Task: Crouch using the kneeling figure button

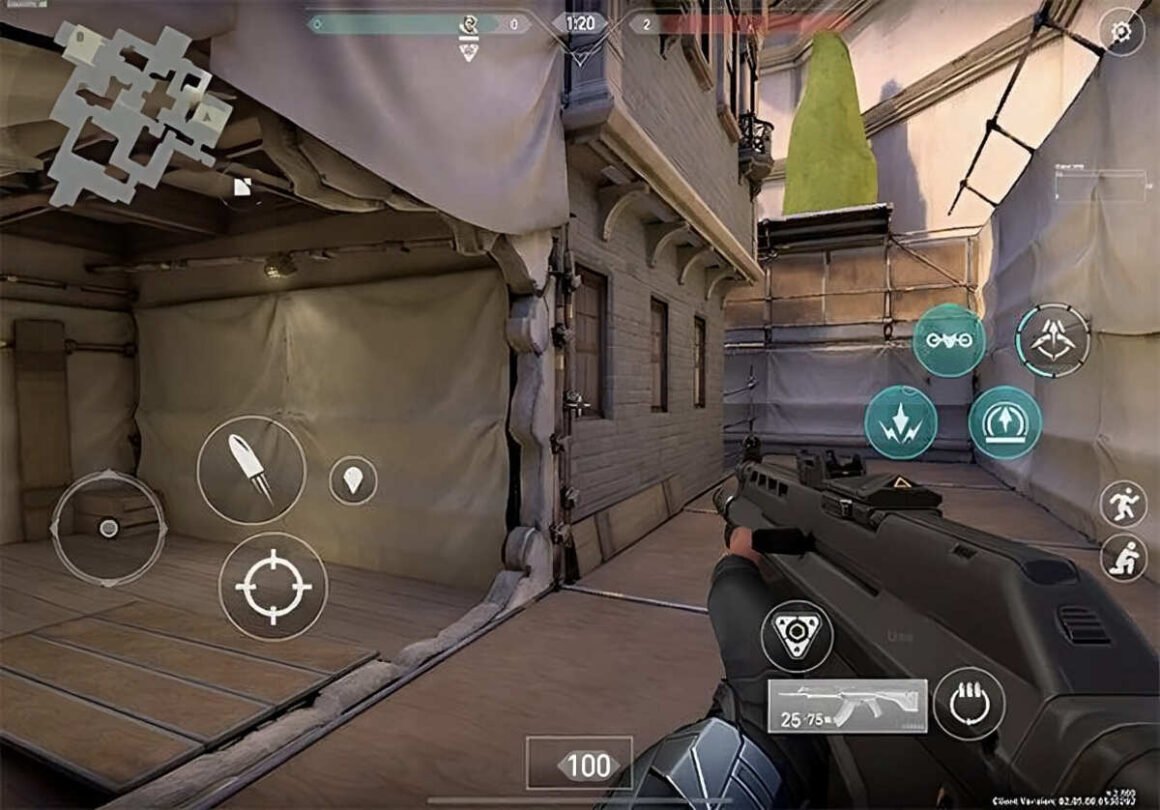Action: click(x=1123, y=558)
